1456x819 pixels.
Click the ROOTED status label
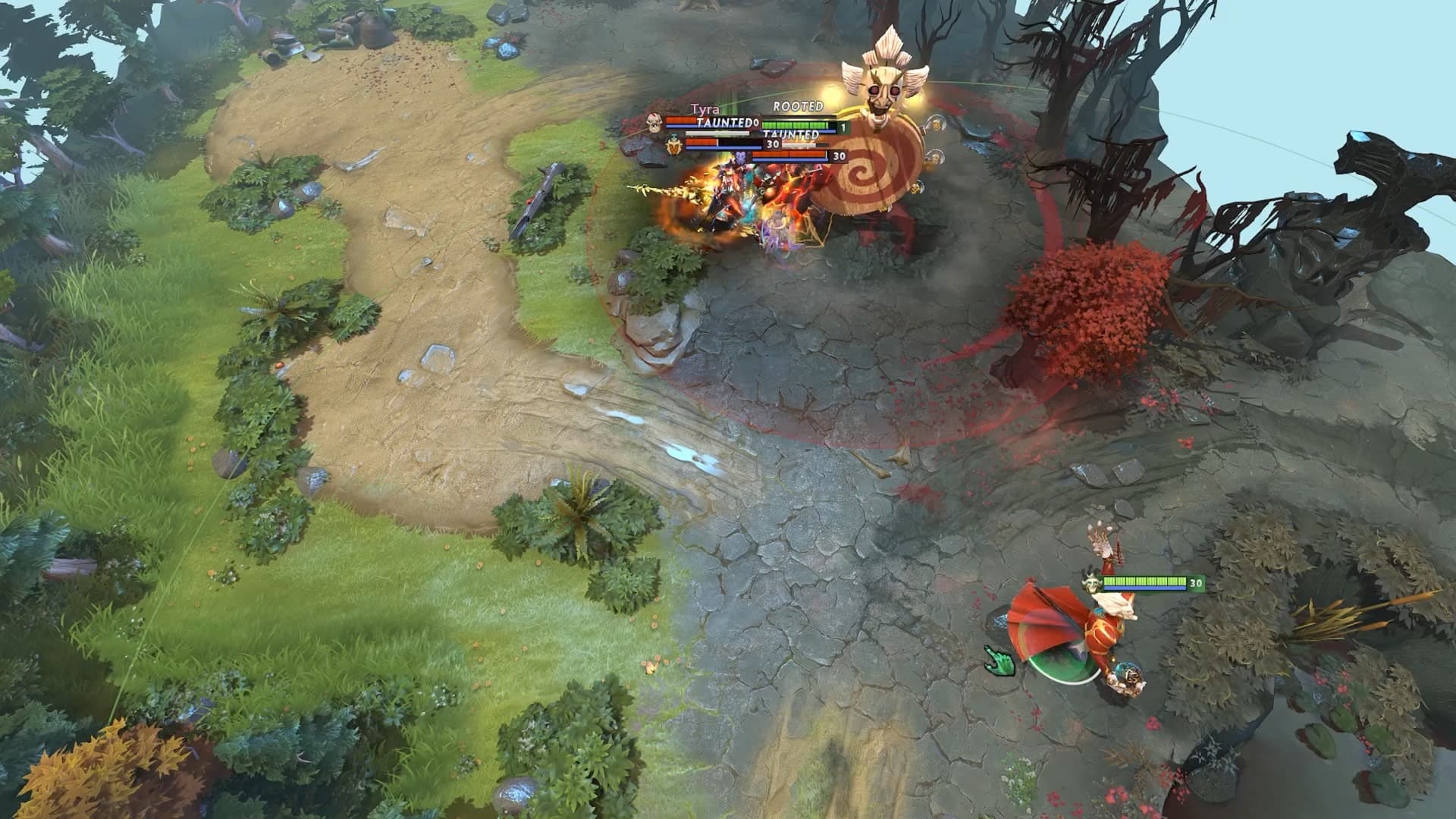[797, 107]
